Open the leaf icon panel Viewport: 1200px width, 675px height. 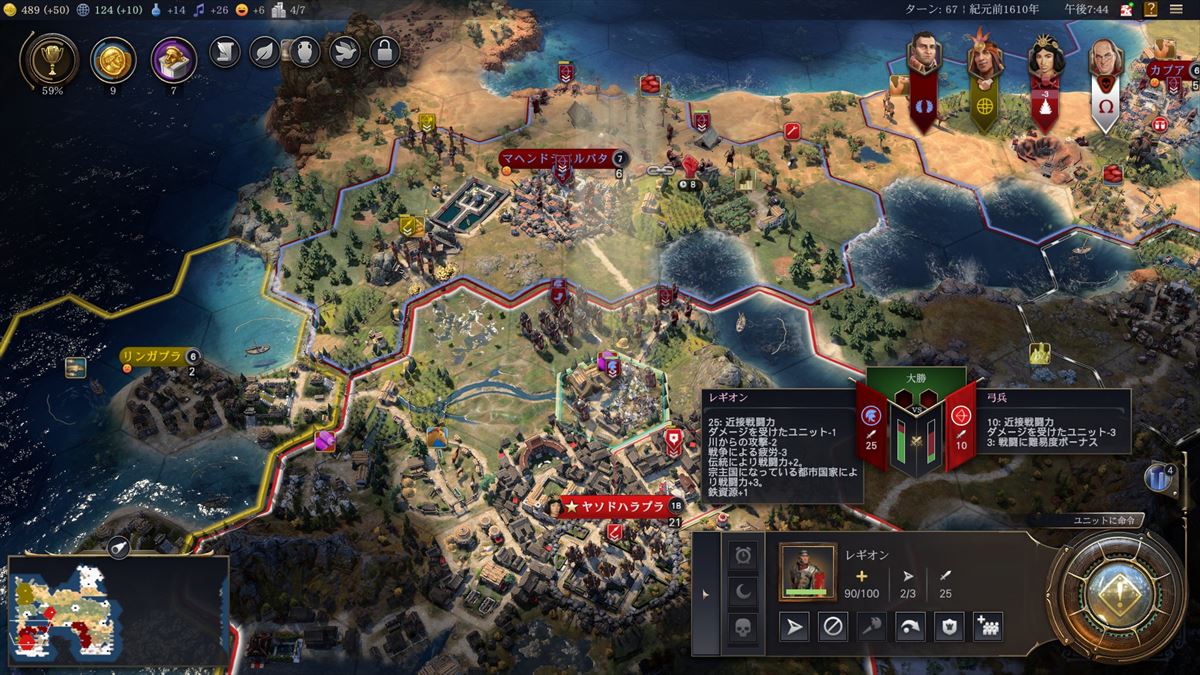tap(265, 51)
